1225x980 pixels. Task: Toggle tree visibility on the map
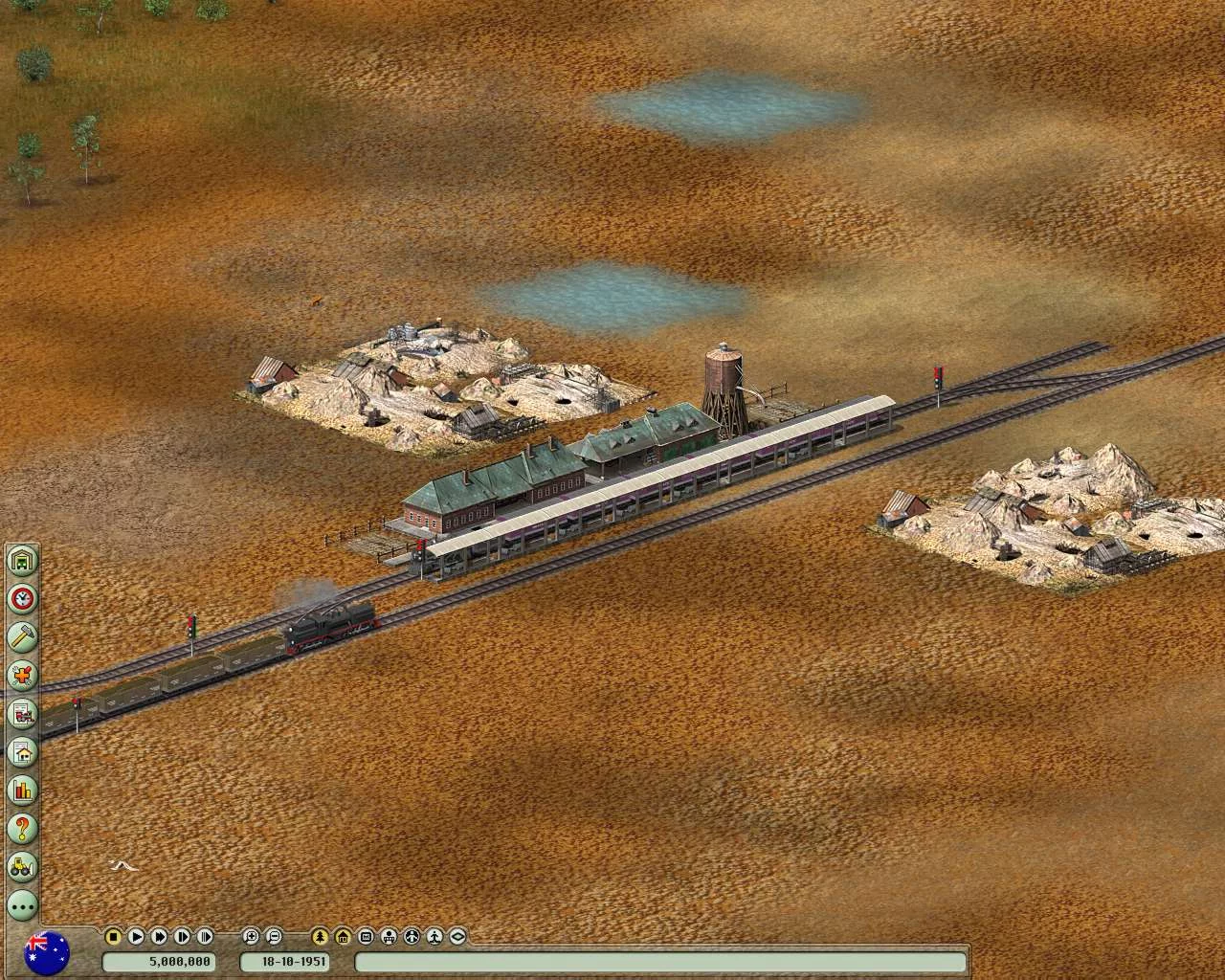click(x=318, y=937)
